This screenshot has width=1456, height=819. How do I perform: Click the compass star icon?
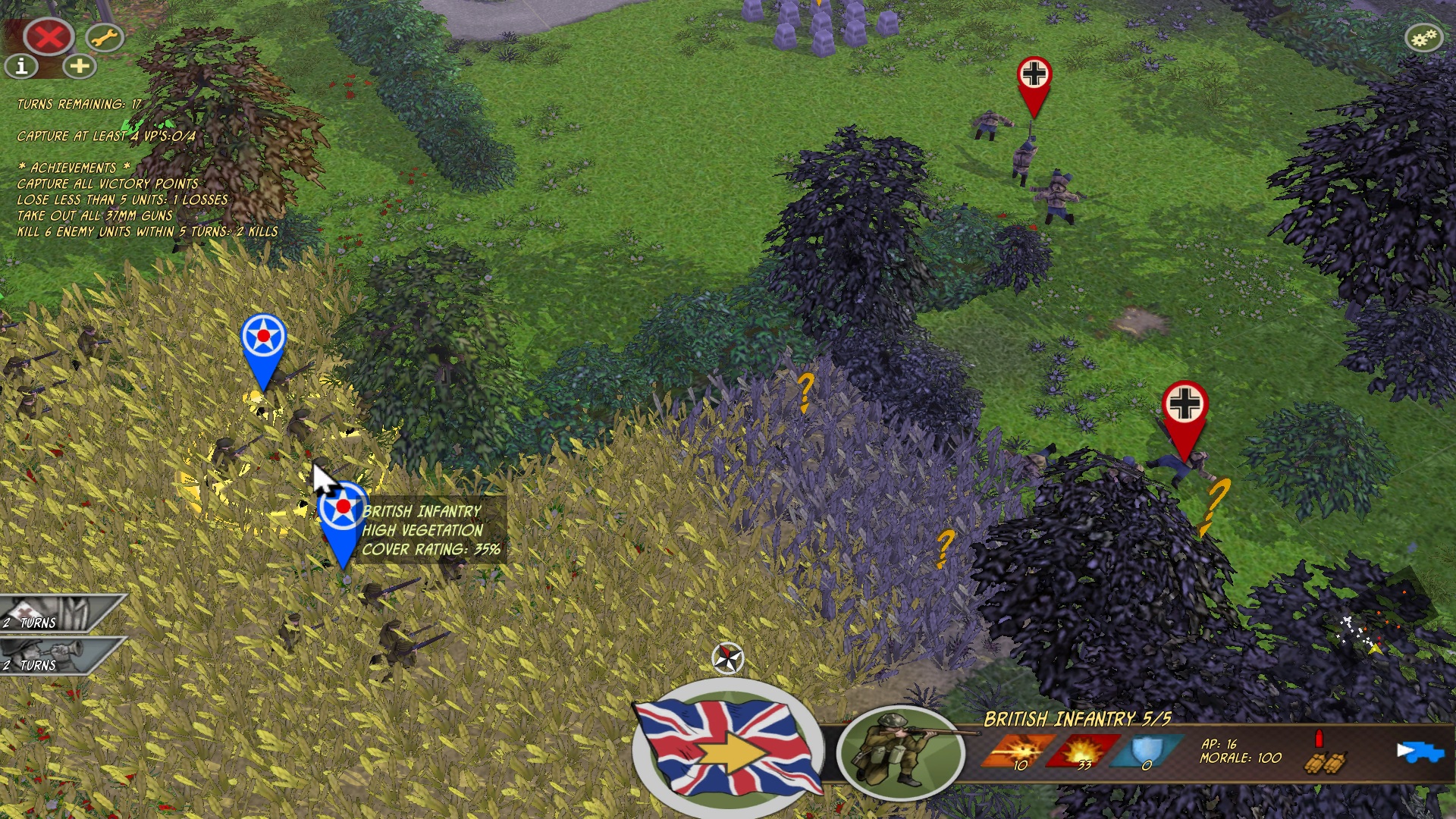tap(728, 657)
